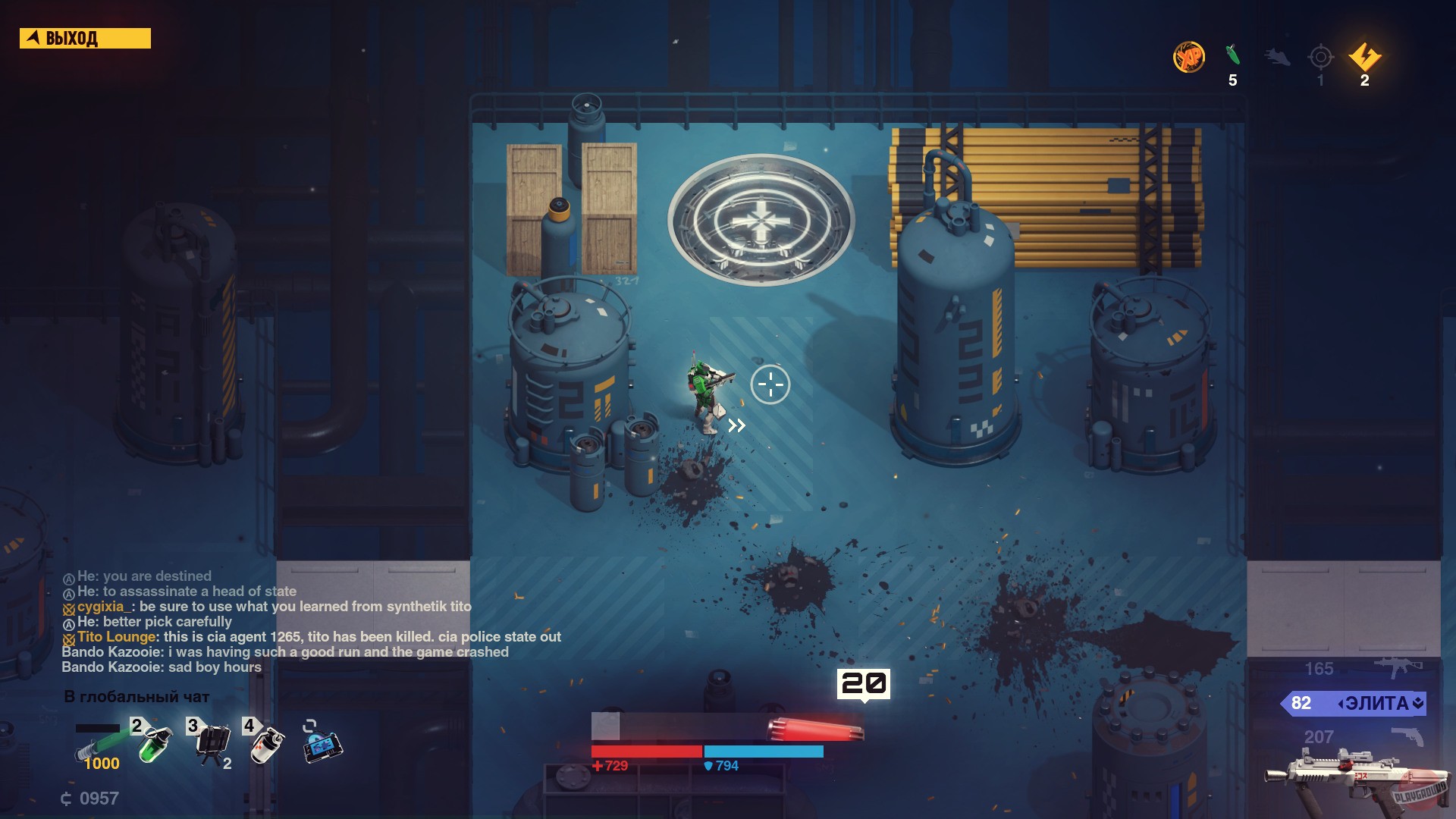Screen dimensions: 1456x819
Task: Click the orange XP coin icon
Action: [1190, 58]
